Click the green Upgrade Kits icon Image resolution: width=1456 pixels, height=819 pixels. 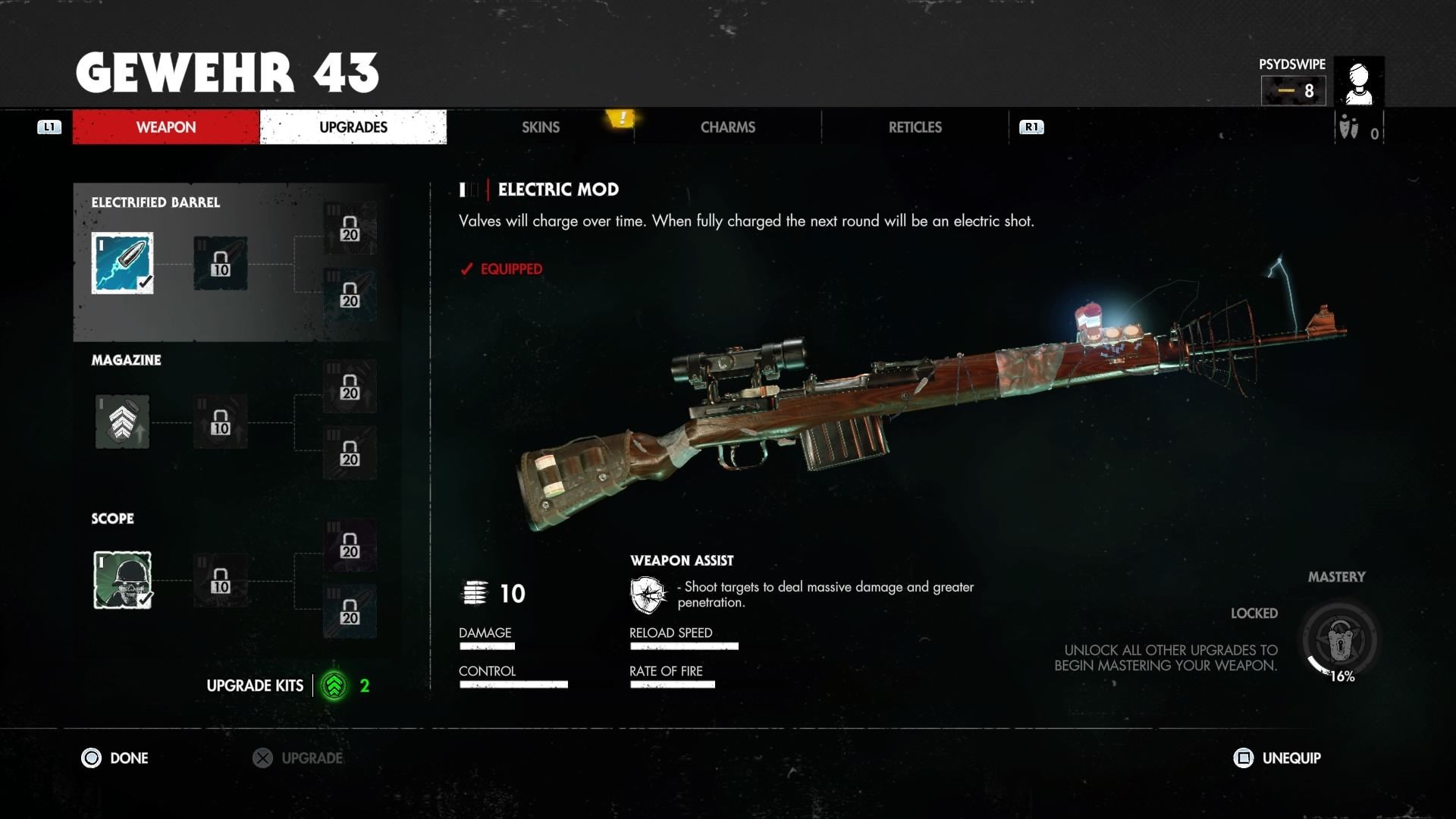tap(334, 686)
